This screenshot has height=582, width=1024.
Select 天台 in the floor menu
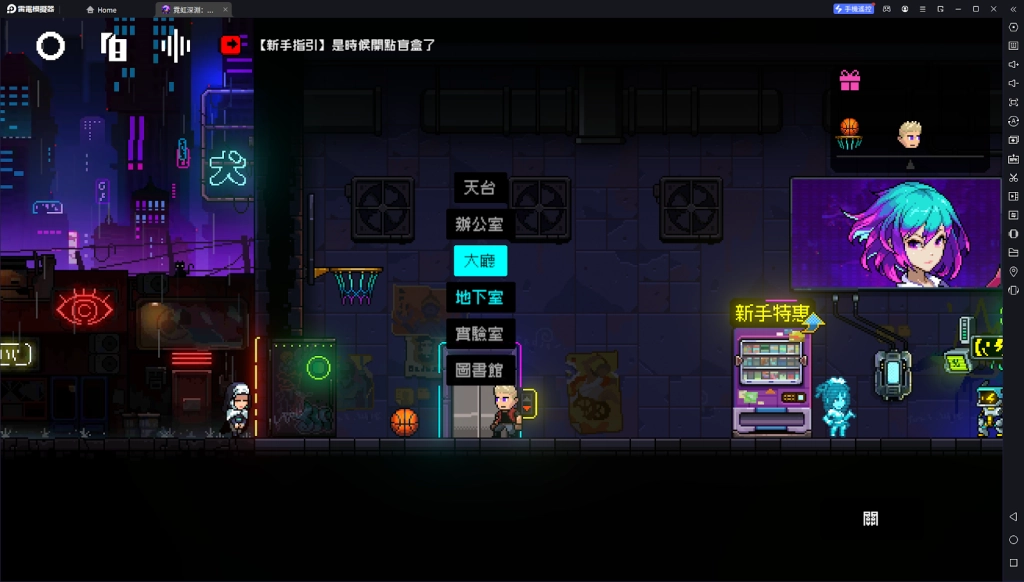click(x=480, y=188)
